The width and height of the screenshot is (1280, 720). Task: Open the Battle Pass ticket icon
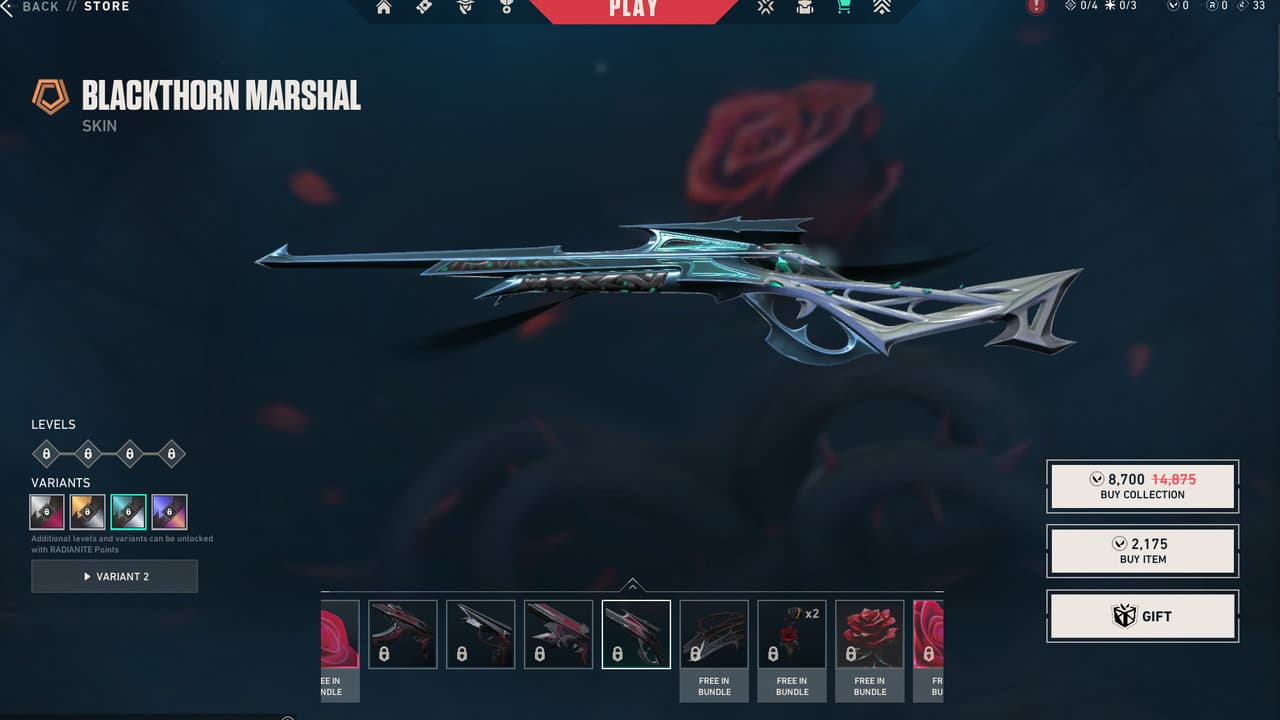(x=424, y=8)
